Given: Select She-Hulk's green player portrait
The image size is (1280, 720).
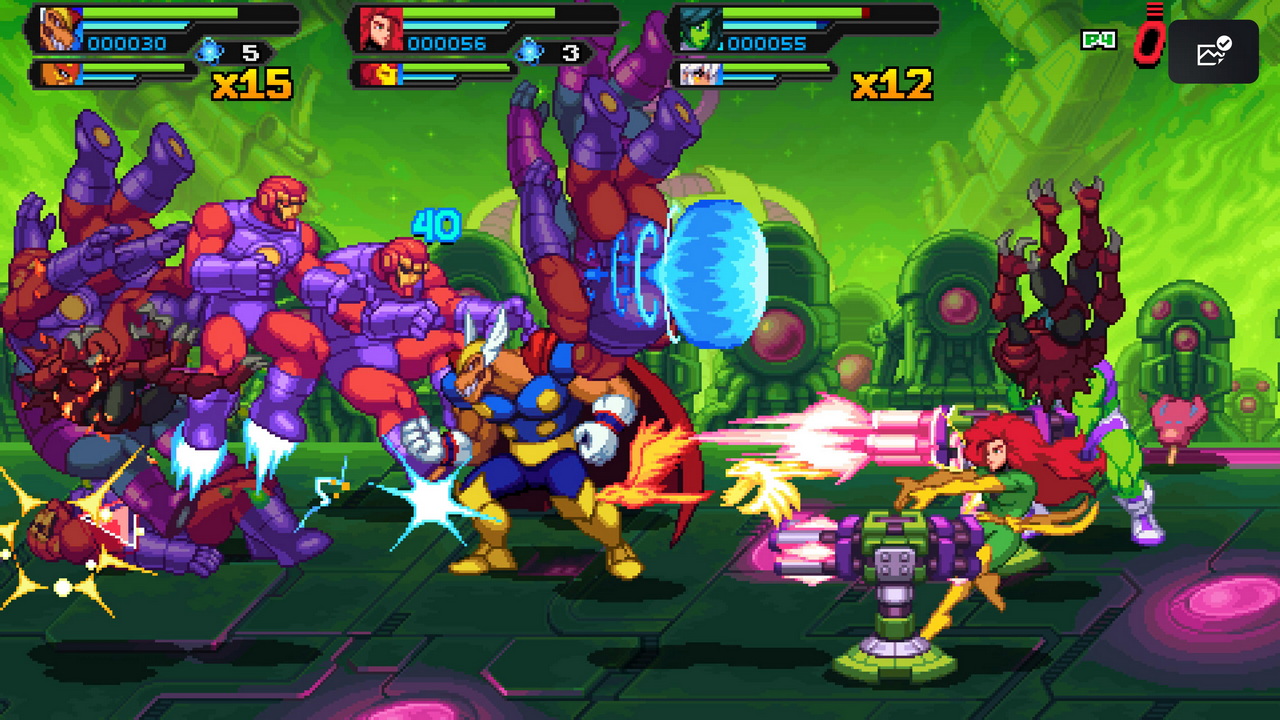Looking at the screenshot, I should point(699,30).
